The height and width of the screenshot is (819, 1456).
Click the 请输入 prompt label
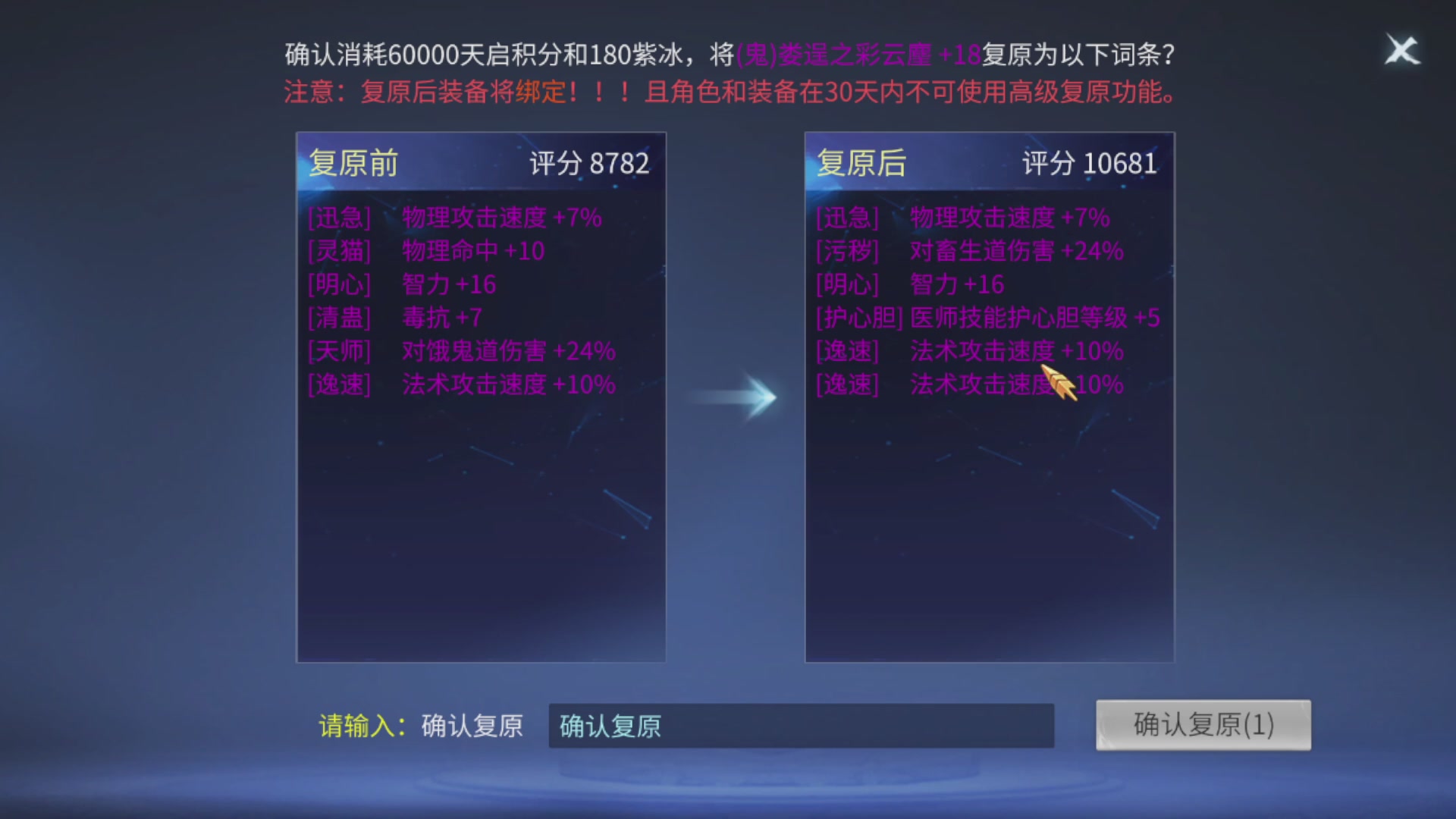(x=362, y=725)
